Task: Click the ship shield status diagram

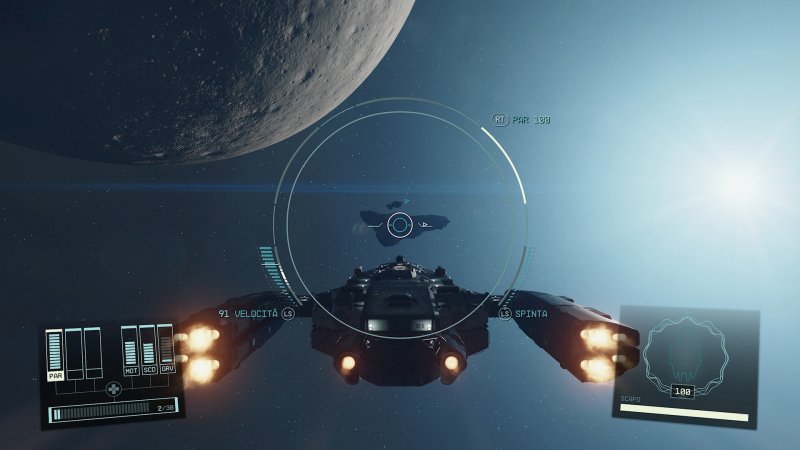Action: pos(684,352)
